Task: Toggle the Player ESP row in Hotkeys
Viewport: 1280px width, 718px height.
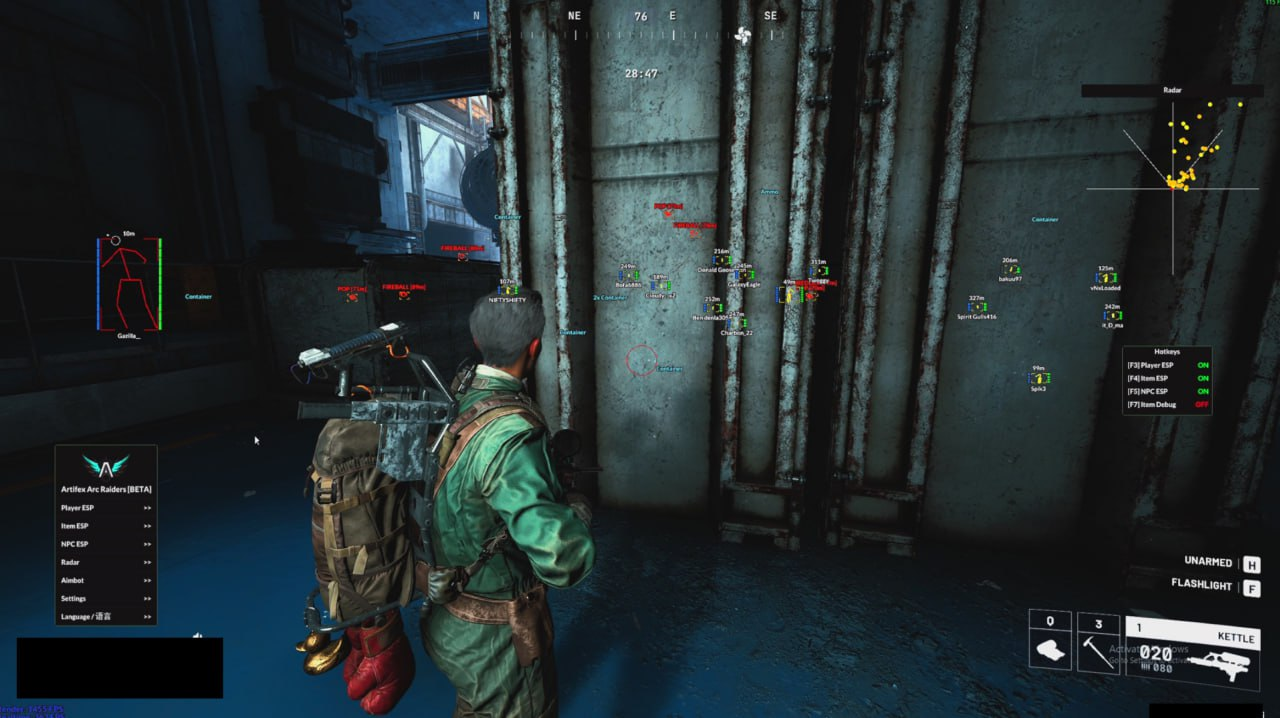Action: coord(1167,365)
